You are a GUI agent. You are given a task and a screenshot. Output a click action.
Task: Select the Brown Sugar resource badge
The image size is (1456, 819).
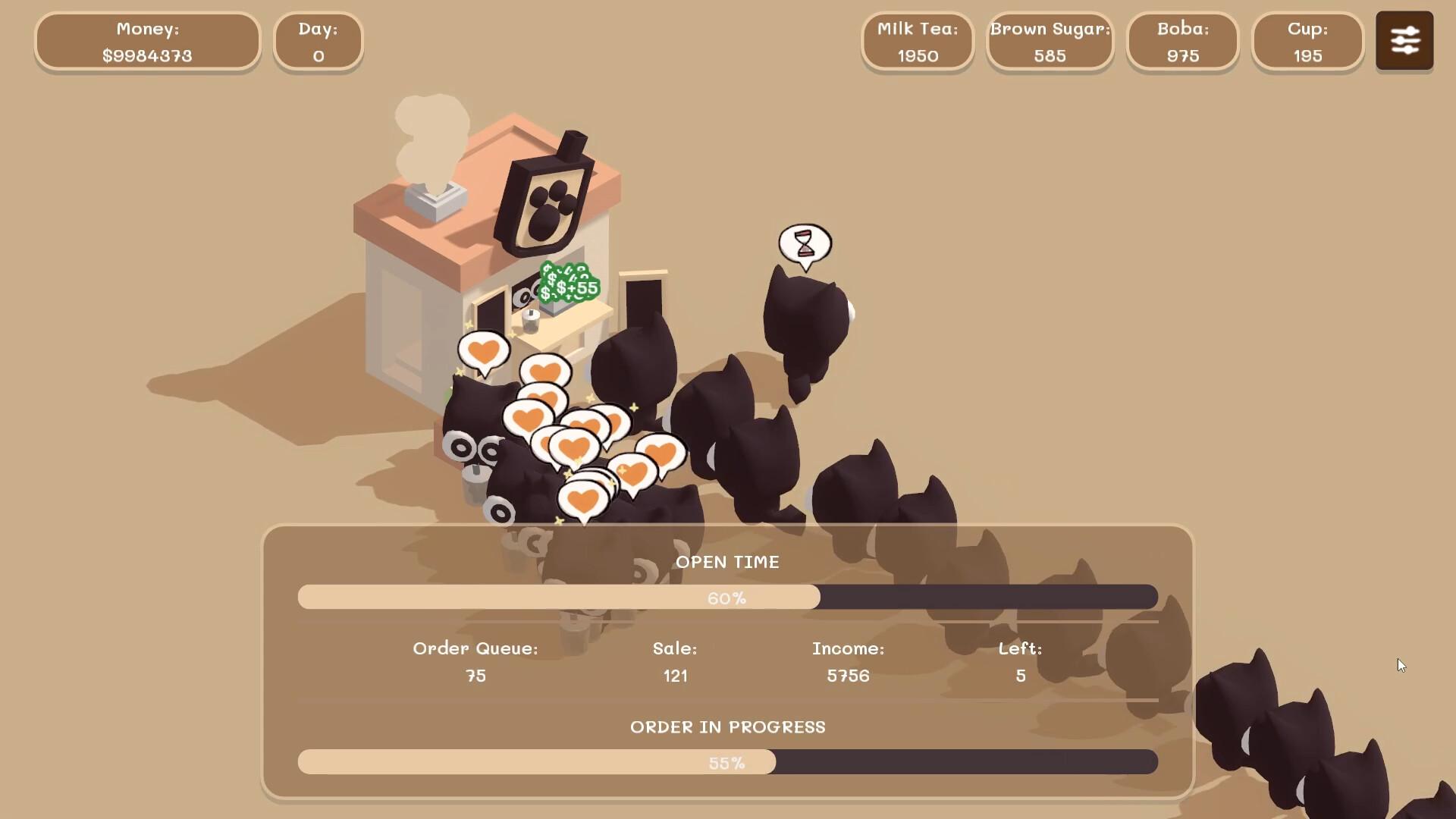[1050, 42]
